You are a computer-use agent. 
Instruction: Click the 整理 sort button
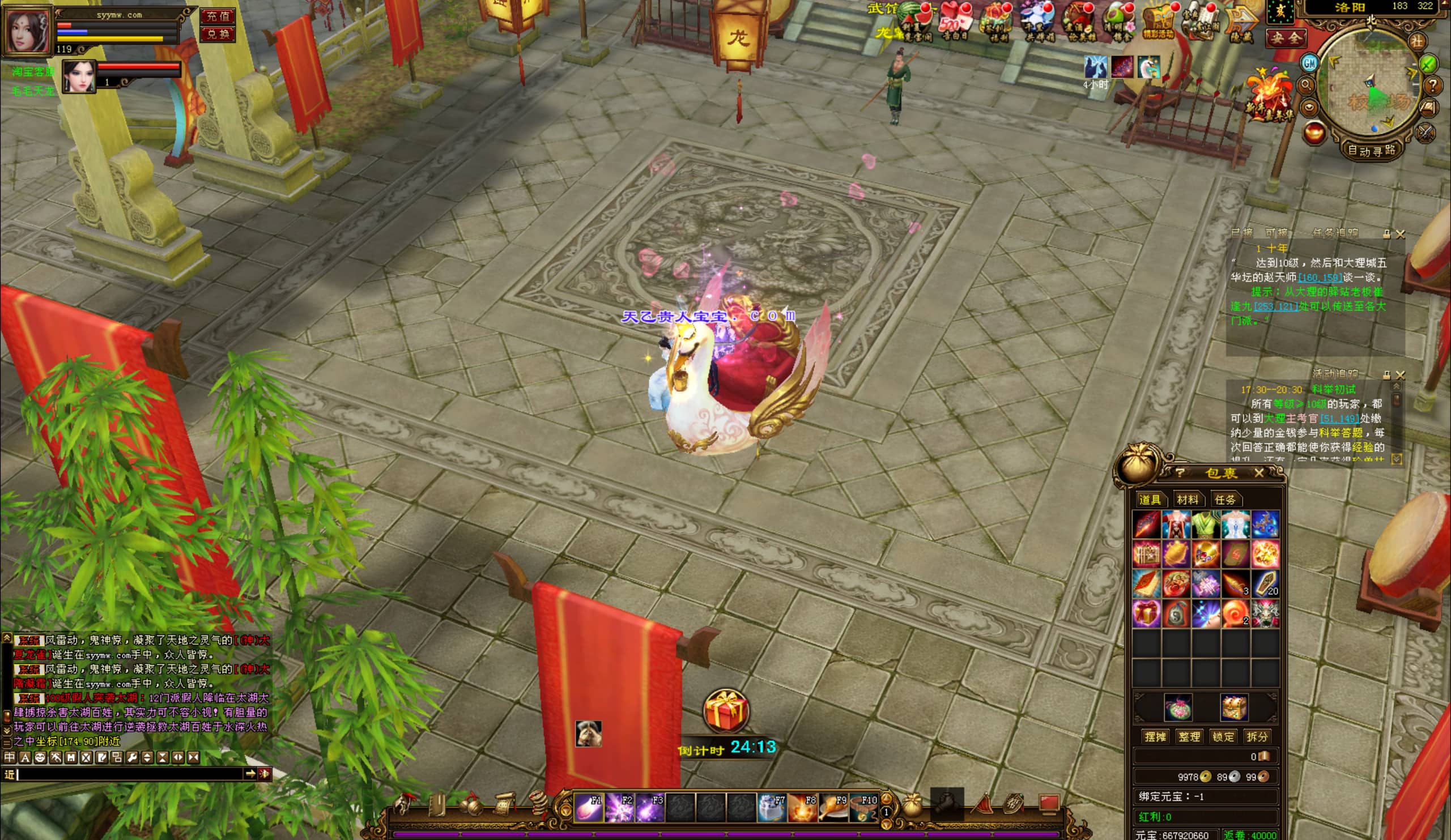tap(1189, 736)
